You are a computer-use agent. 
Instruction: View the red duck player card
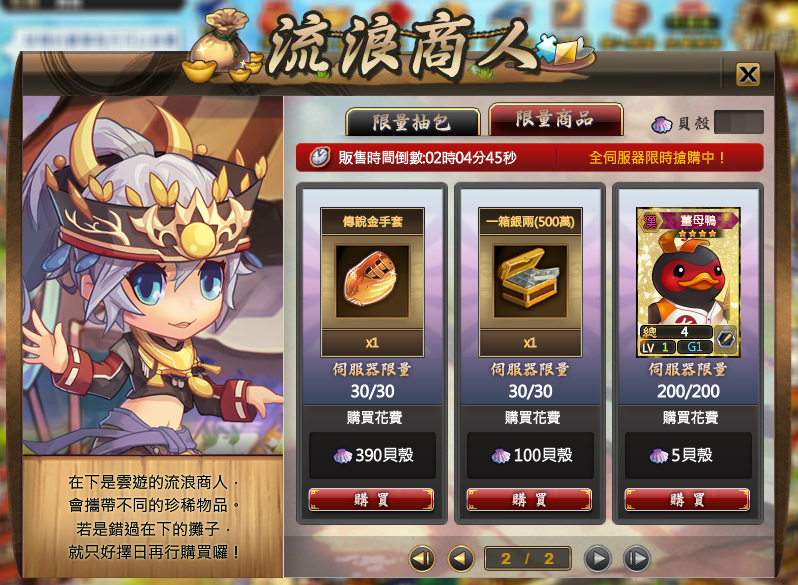(x=687, y=282)
